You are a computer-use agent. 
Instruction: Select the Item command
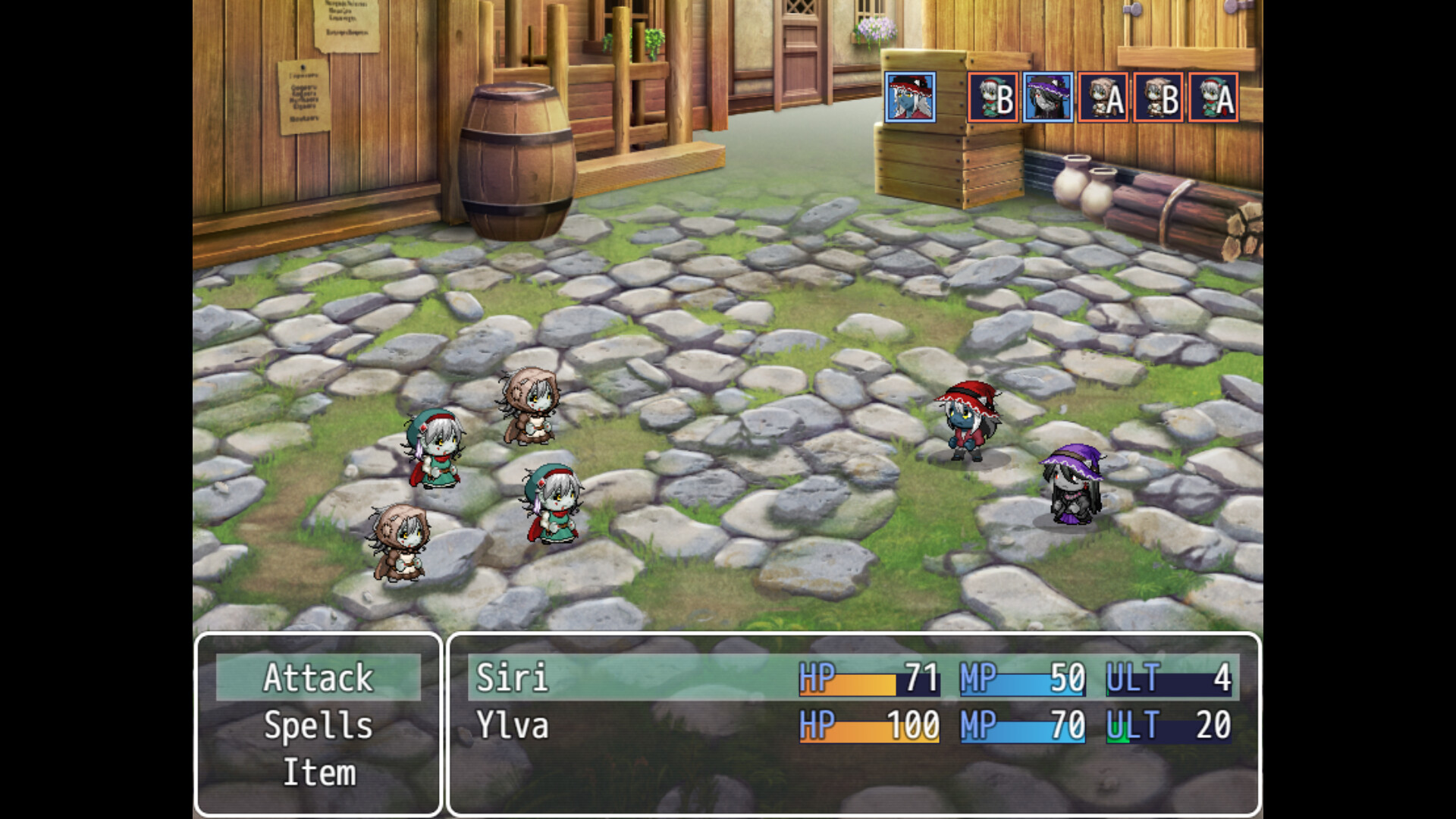click(318, 773)
